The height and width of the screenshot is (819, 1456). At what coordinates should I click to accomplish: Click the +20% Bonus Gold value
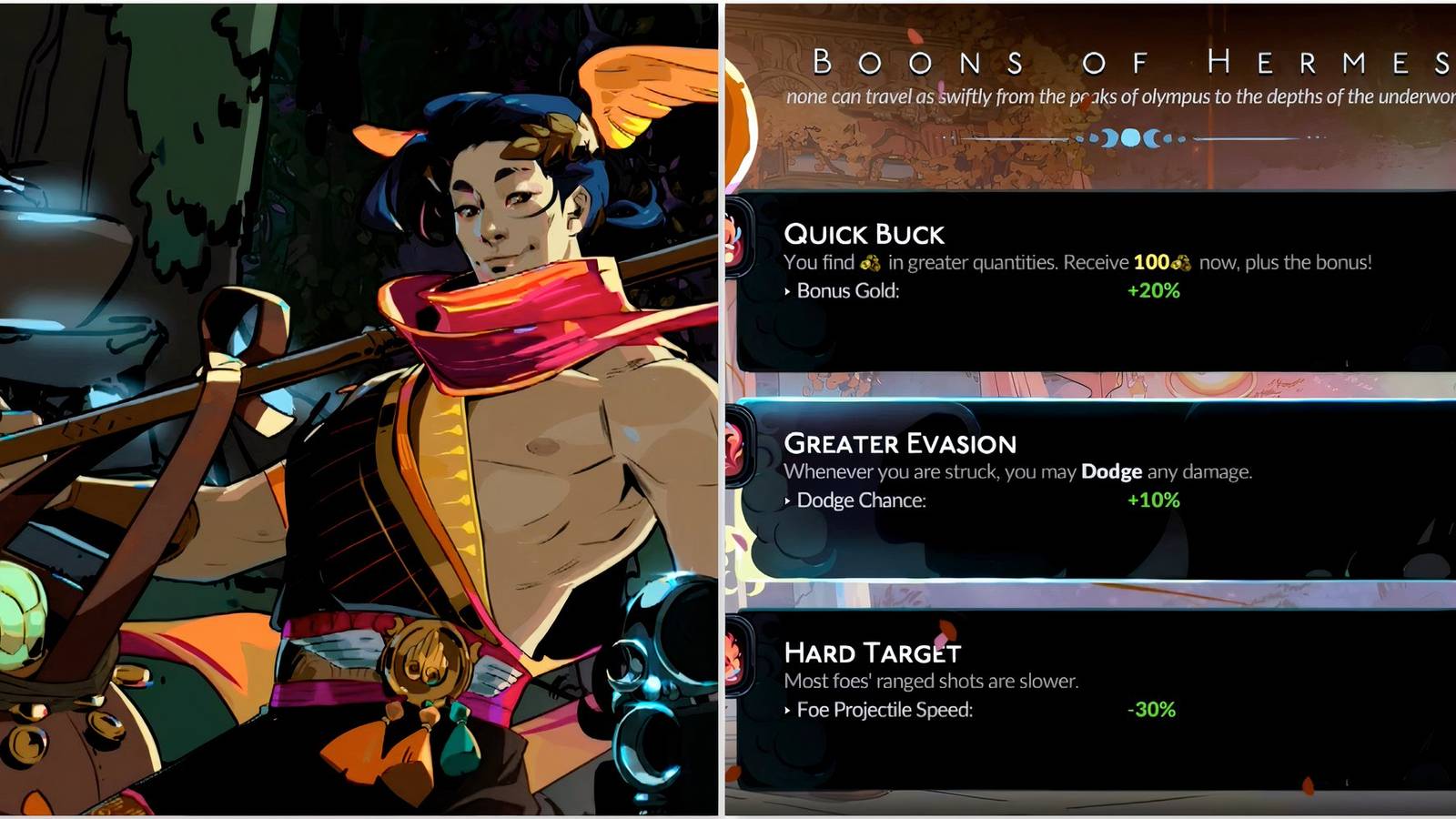[x=1152, y=291]
